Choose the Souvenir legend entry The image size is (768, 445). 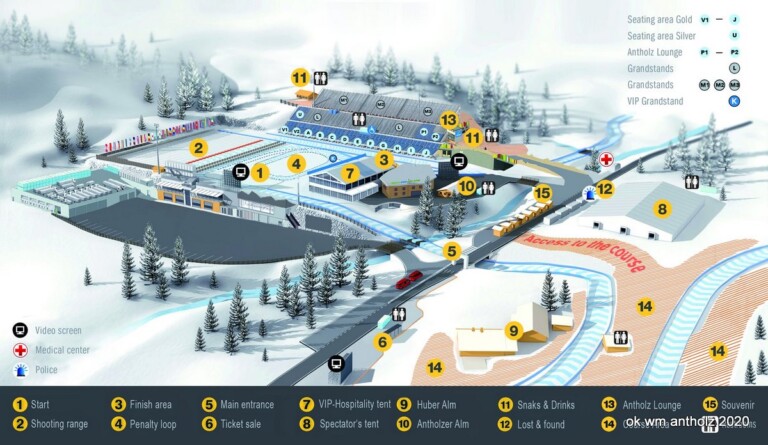click(738, 405)
